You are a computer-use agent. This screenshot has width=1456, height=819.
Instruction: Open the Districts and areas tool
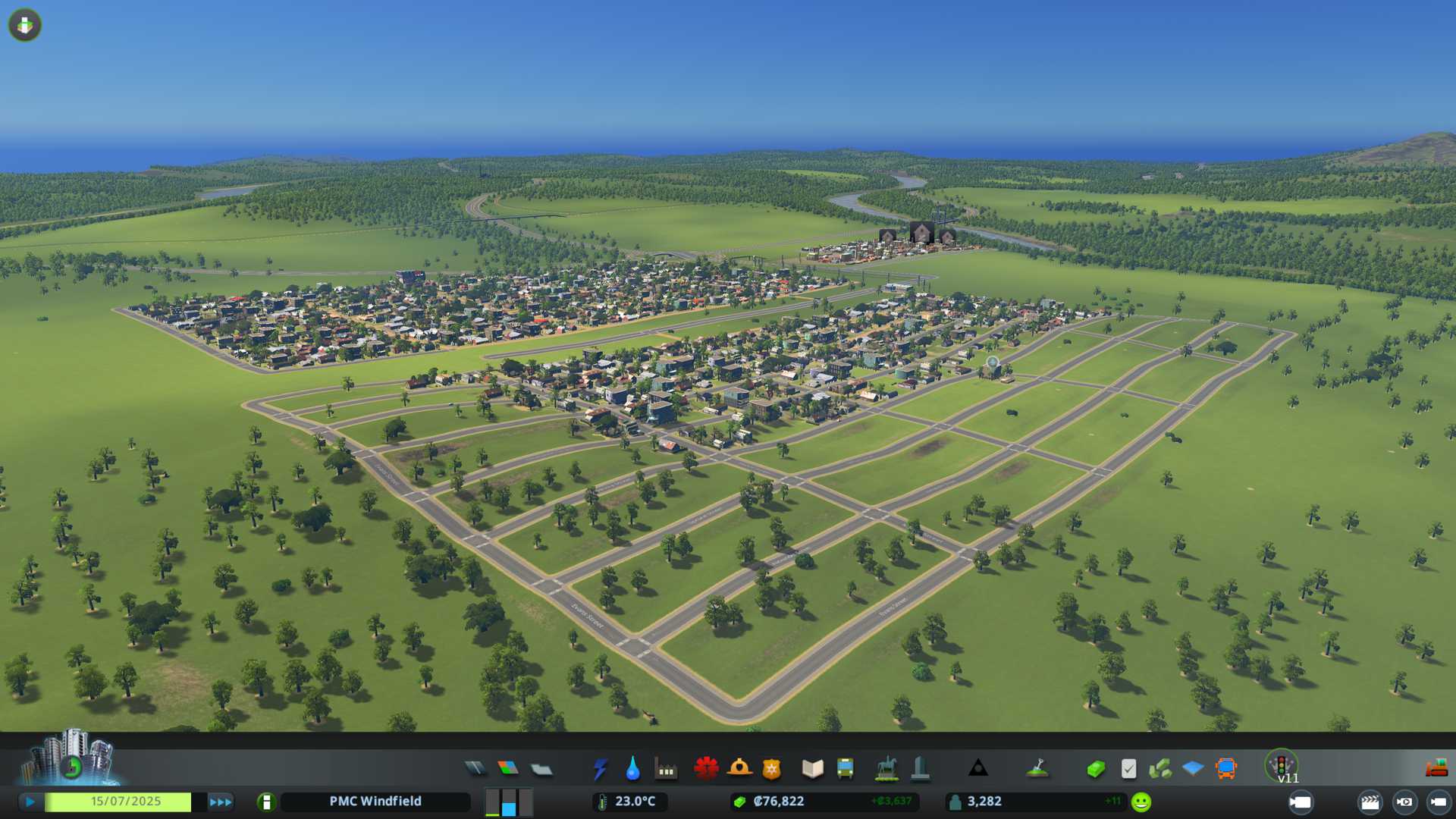click(x=541, y=770)
